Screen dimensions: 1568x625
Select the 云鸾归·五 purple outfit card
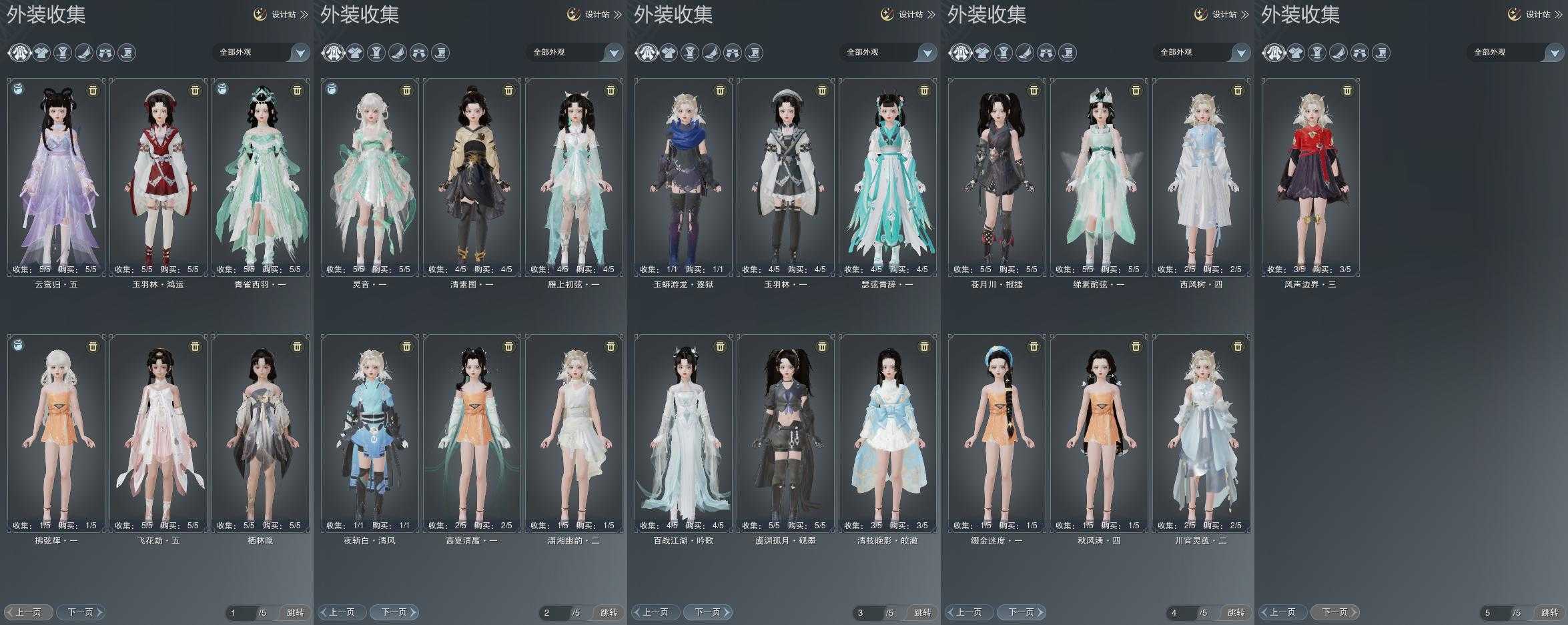click(56, 177)
